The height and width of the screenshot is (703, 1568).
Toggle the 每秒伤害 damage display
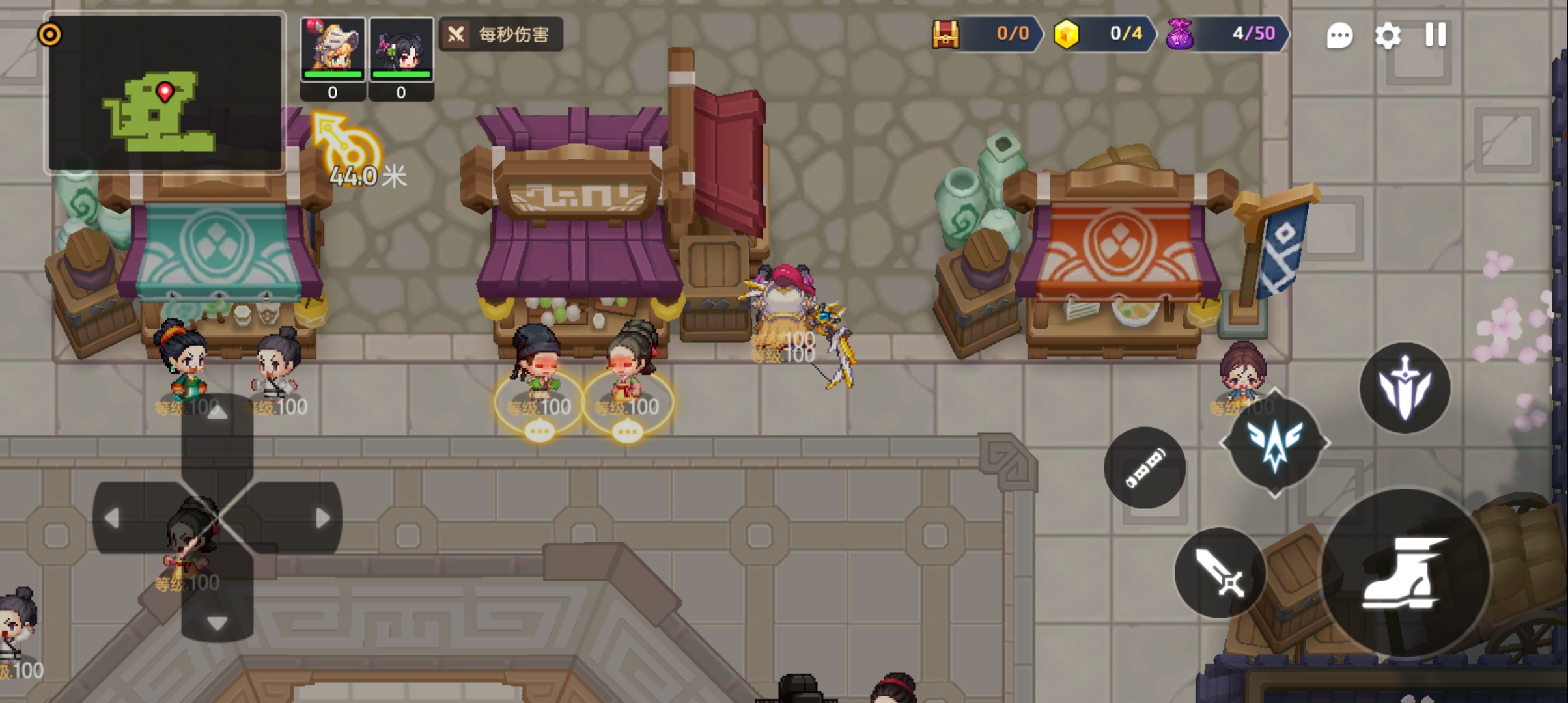coord(501,34)
